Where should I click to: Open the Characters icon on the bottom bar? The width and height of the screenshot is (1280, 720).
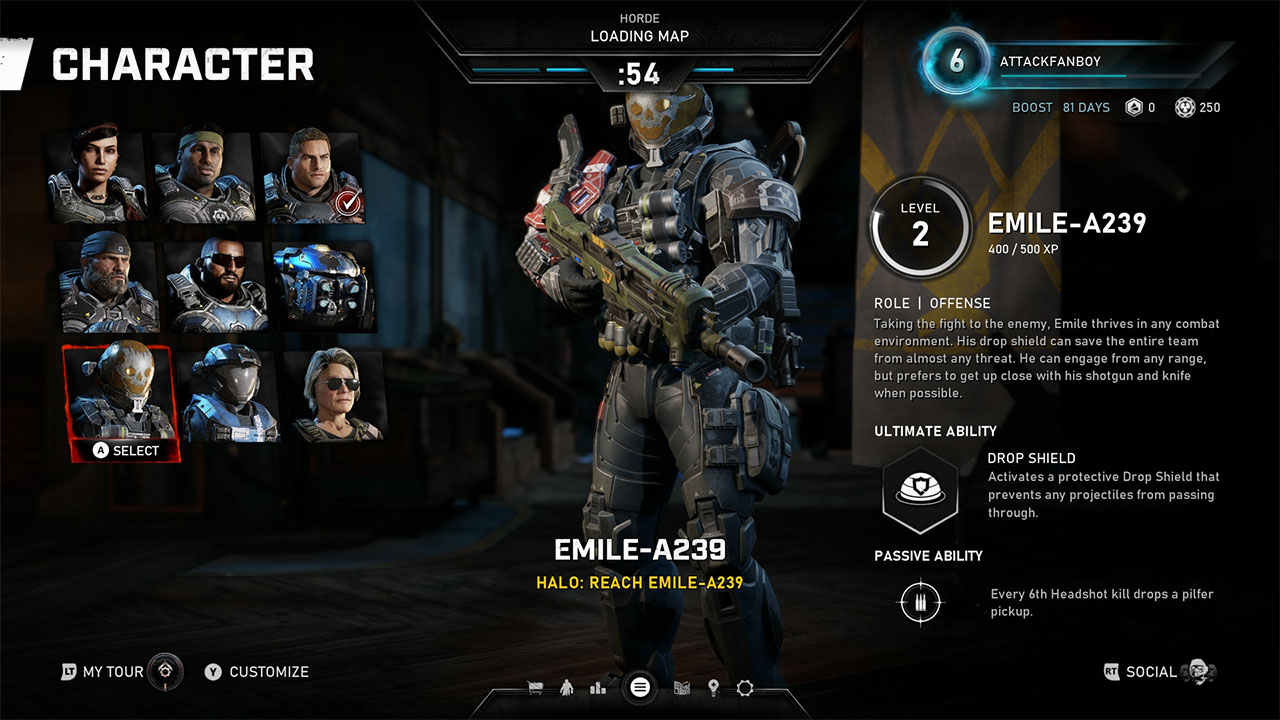coord(566,689)
